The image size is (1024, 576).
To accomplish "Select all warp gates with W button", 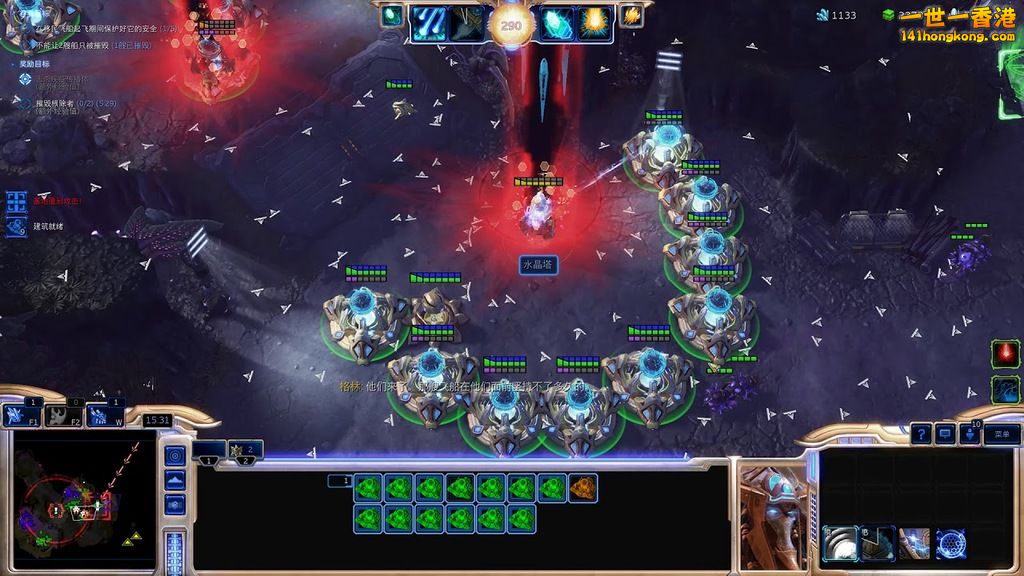I will tap(104, 415).
